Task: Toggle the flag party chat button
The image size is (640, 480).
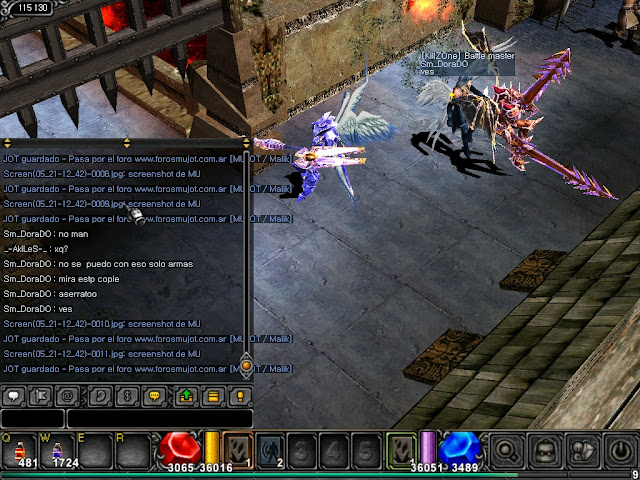Action: coord(42,396)
